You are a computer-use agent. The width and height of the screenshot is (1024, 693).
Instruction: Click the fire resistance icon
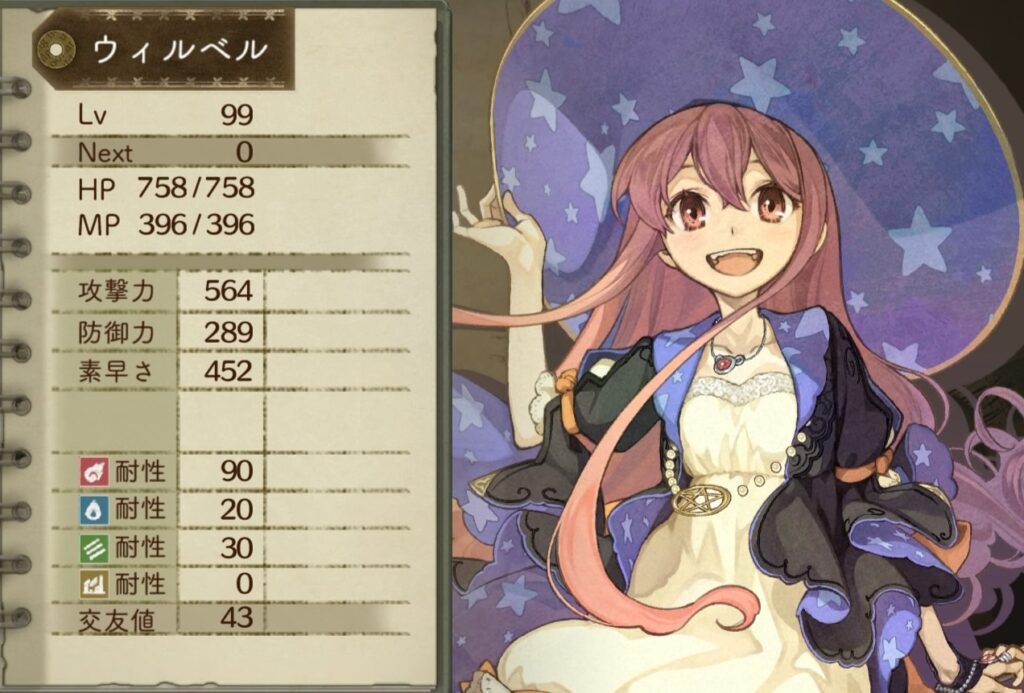(x=93, y=471)
